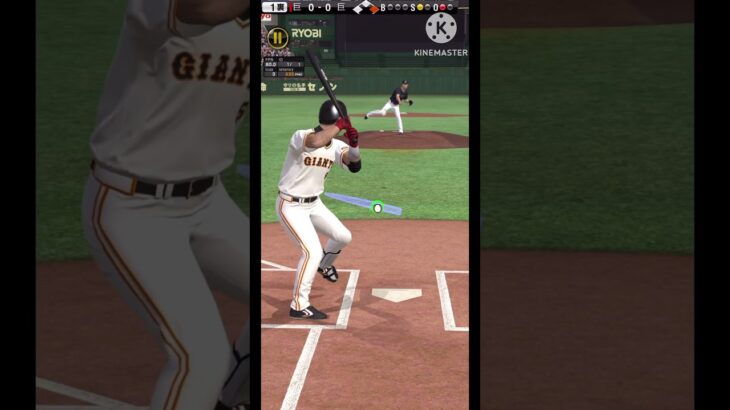Pause the game with the yellow pause button
This screenshot has height=410, width=730.
tap(277, 37)
